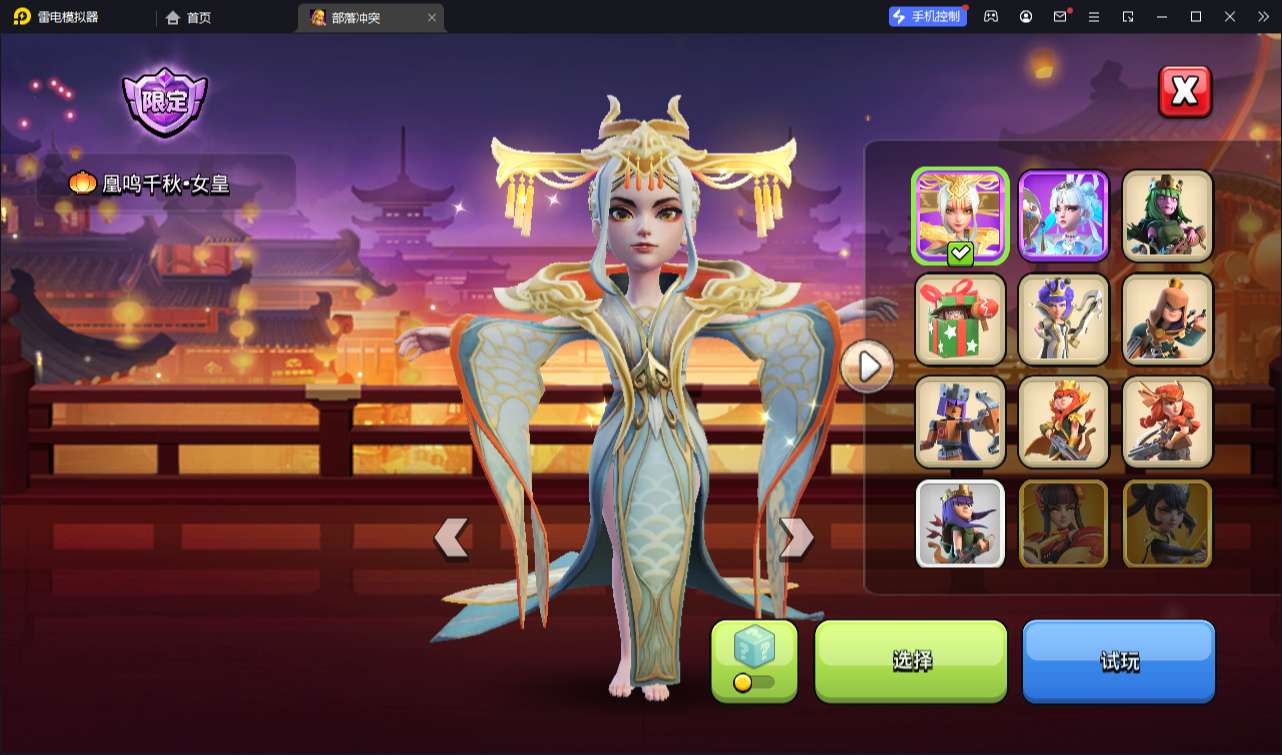Click the left arrow to view previous skin
The image size is (1282, 755).
pos(453,538)
